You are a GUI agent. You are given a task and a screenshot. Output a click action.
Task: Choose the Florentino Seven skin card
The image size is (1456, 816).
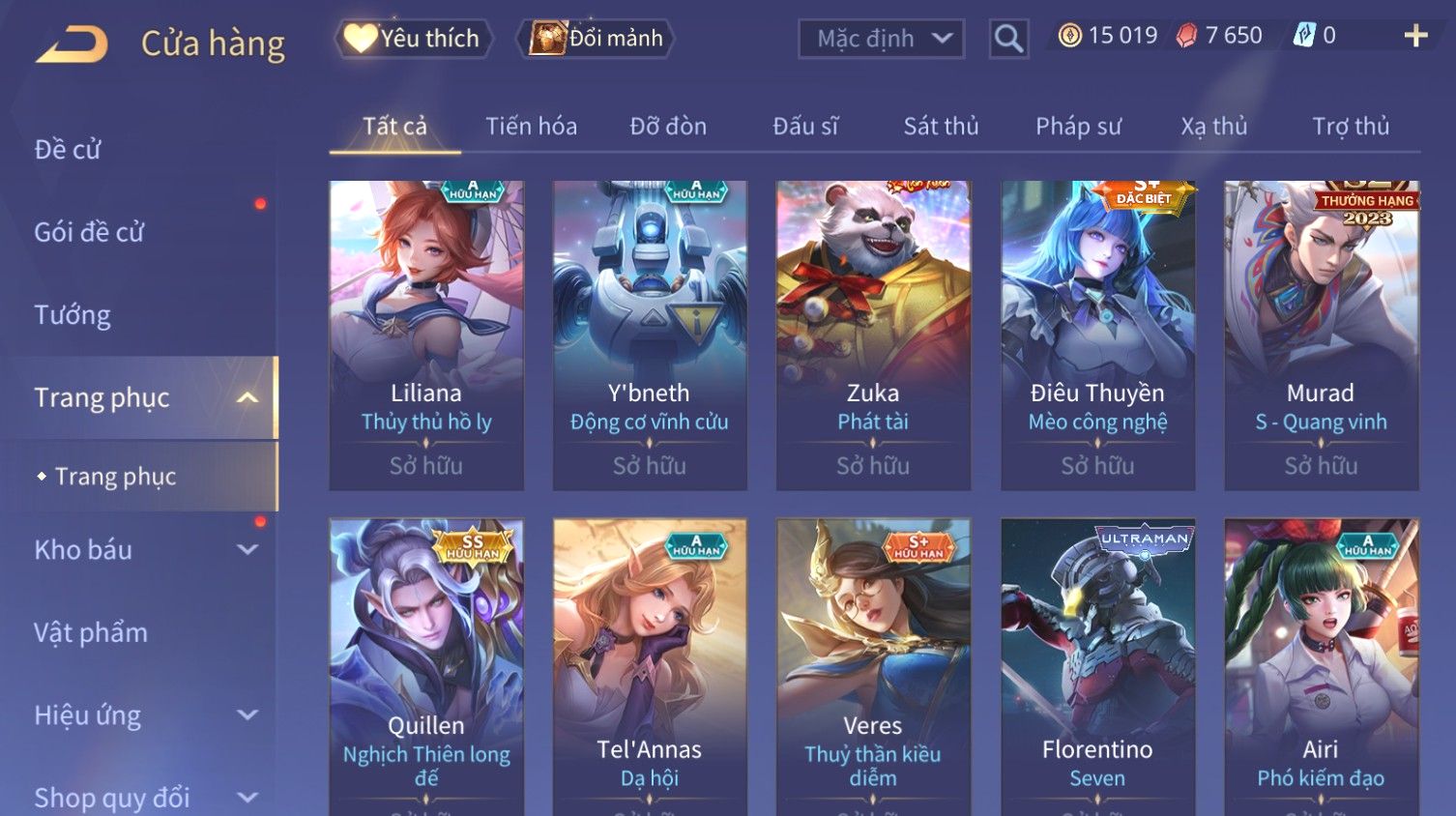click(x=1097, y=667)
